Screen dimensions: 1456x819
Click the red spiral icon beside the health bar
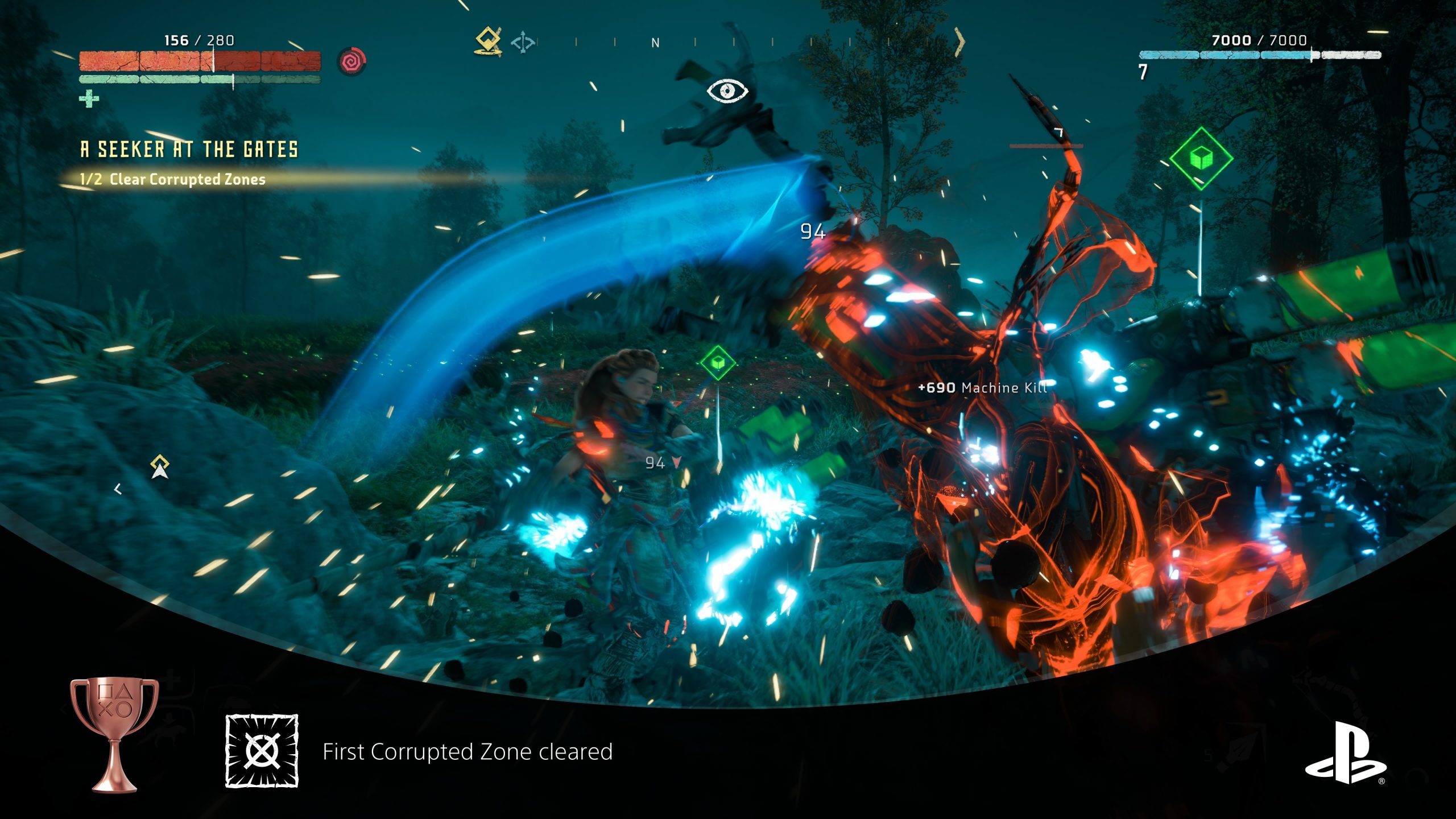coord(352,61)
